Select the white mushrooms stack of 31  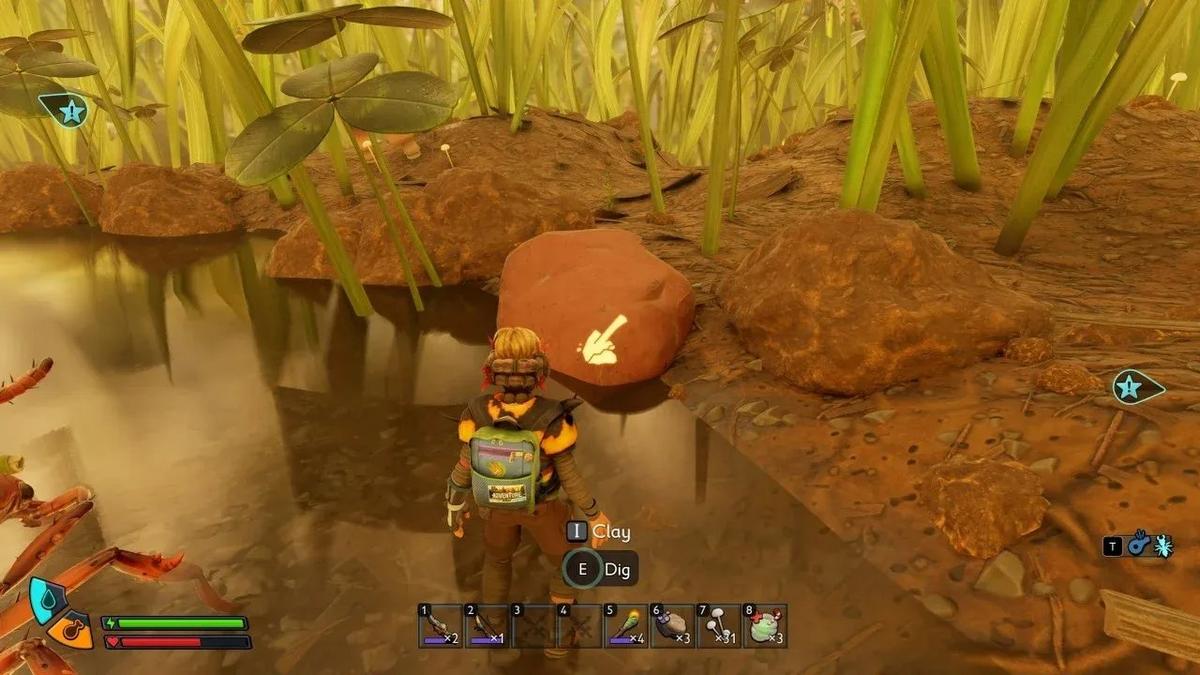pos(718,626)
